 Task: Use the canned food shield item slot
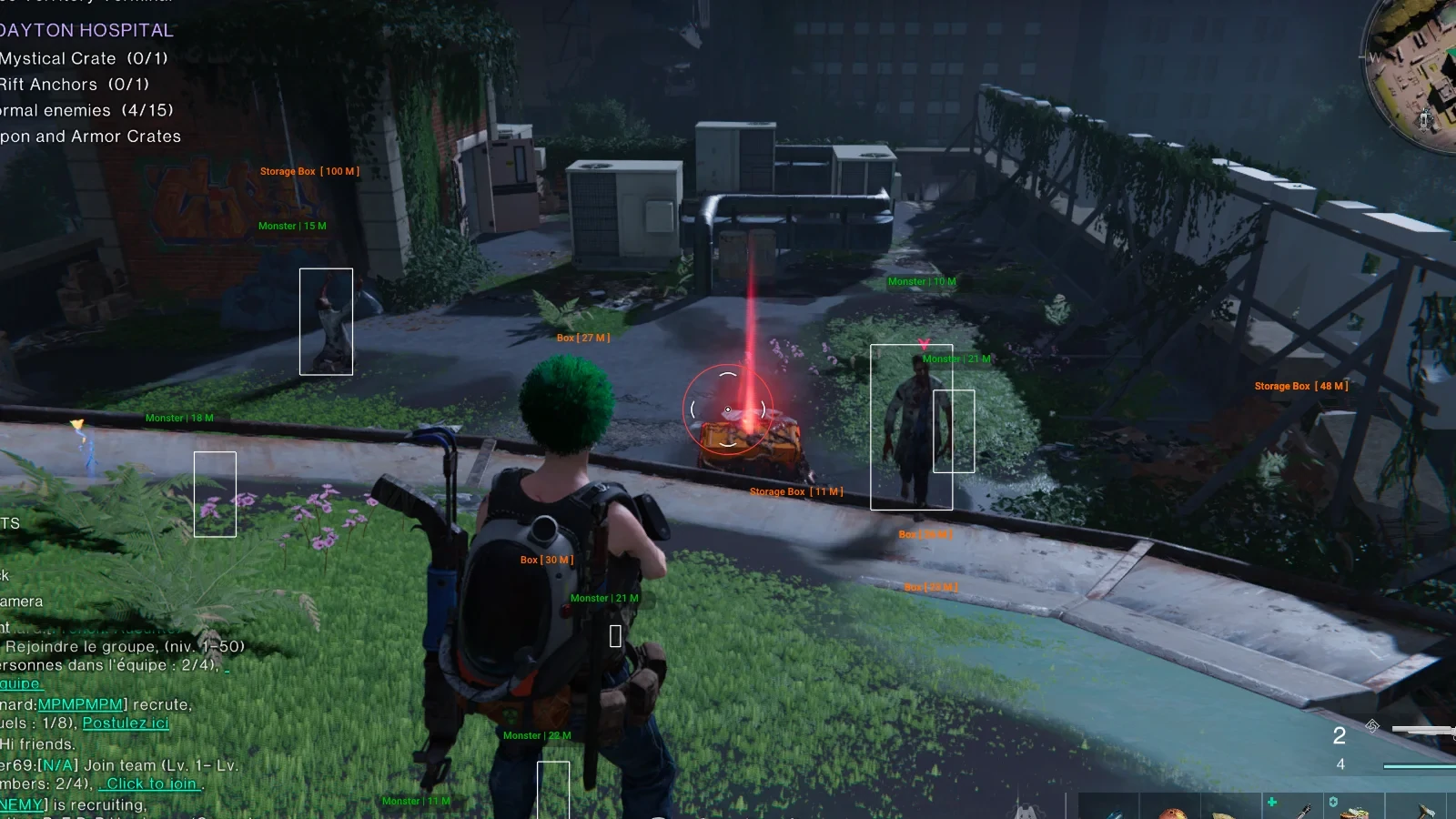tap(1354, 808)
